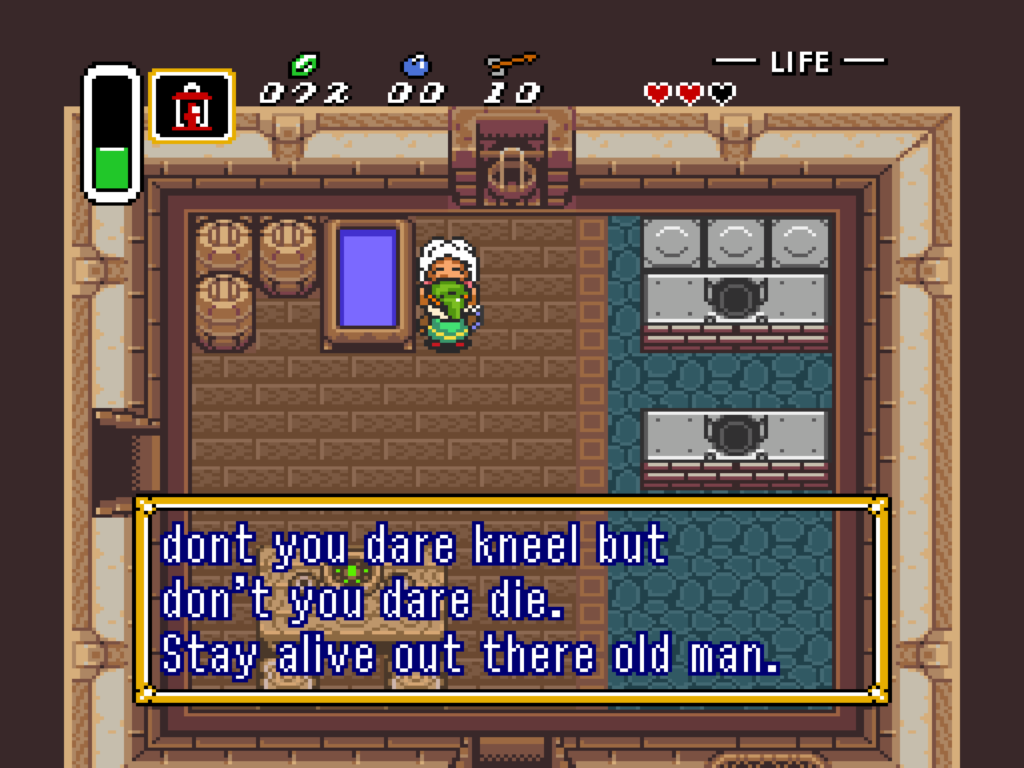Screen dimensions: 1024x768
Task: Select the equipped lantern item box
Action: [192, 105]
